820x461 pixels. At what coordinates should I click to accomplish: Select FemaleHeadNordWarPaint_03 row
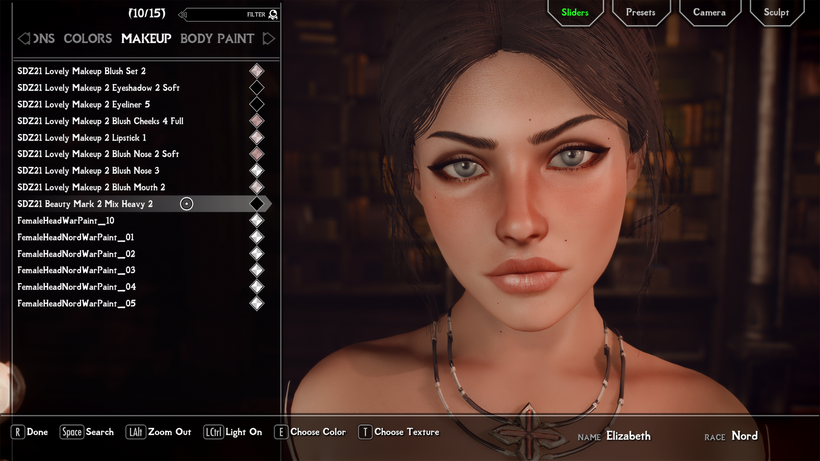coord(76,270)
